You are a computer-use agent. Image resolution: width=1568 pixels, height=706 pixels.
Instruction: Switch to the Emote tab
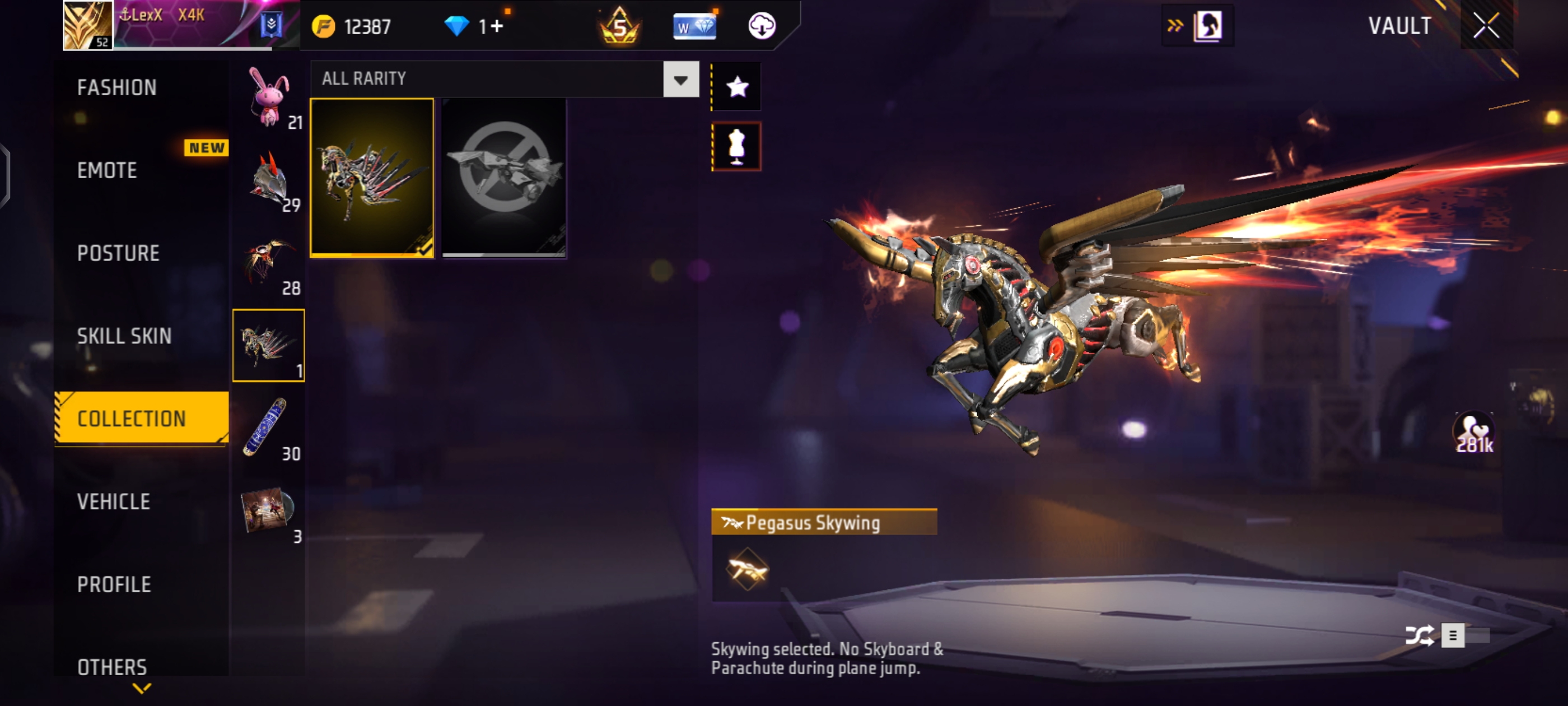[x=107, y=170]
